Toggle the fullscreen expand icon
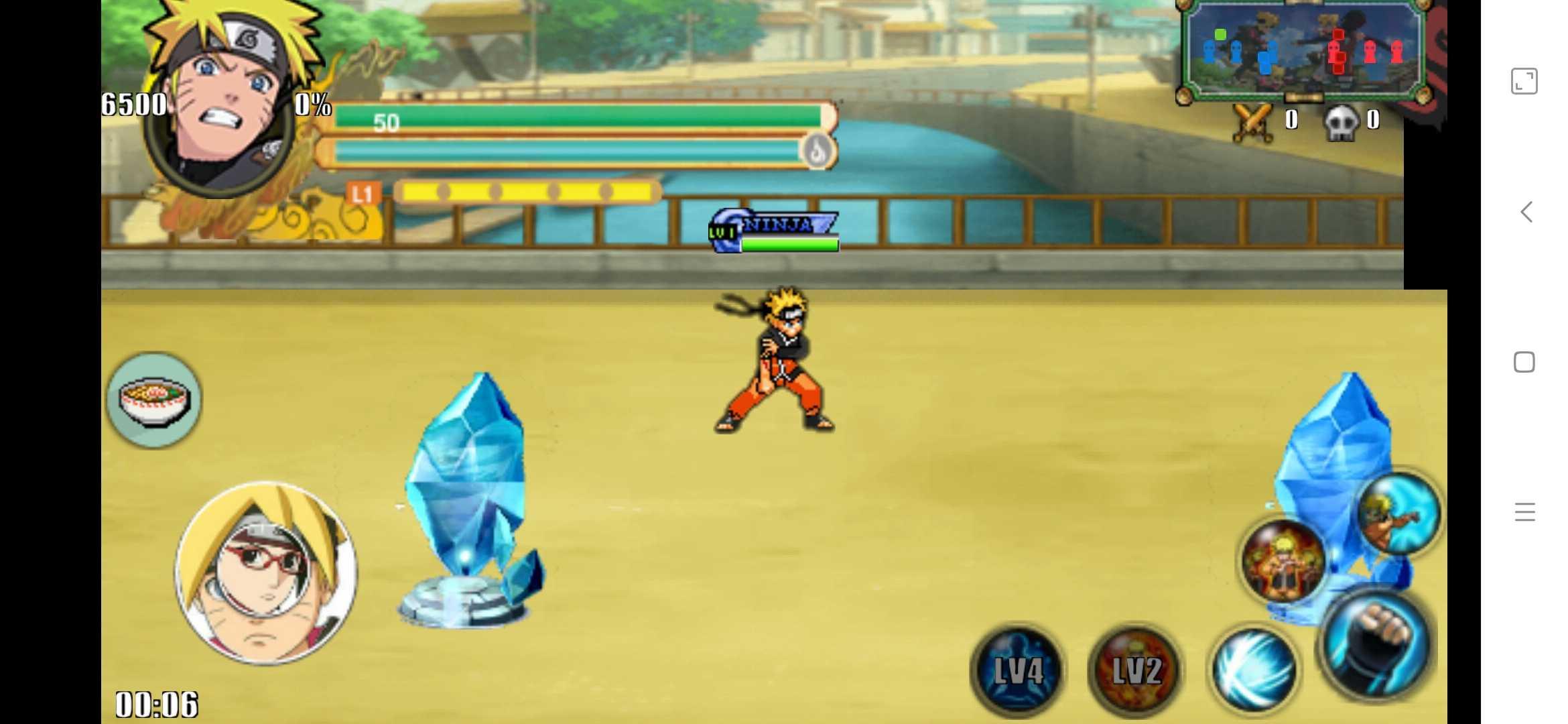This screenshot has width=1568, height=724. tap(1524, 81)
